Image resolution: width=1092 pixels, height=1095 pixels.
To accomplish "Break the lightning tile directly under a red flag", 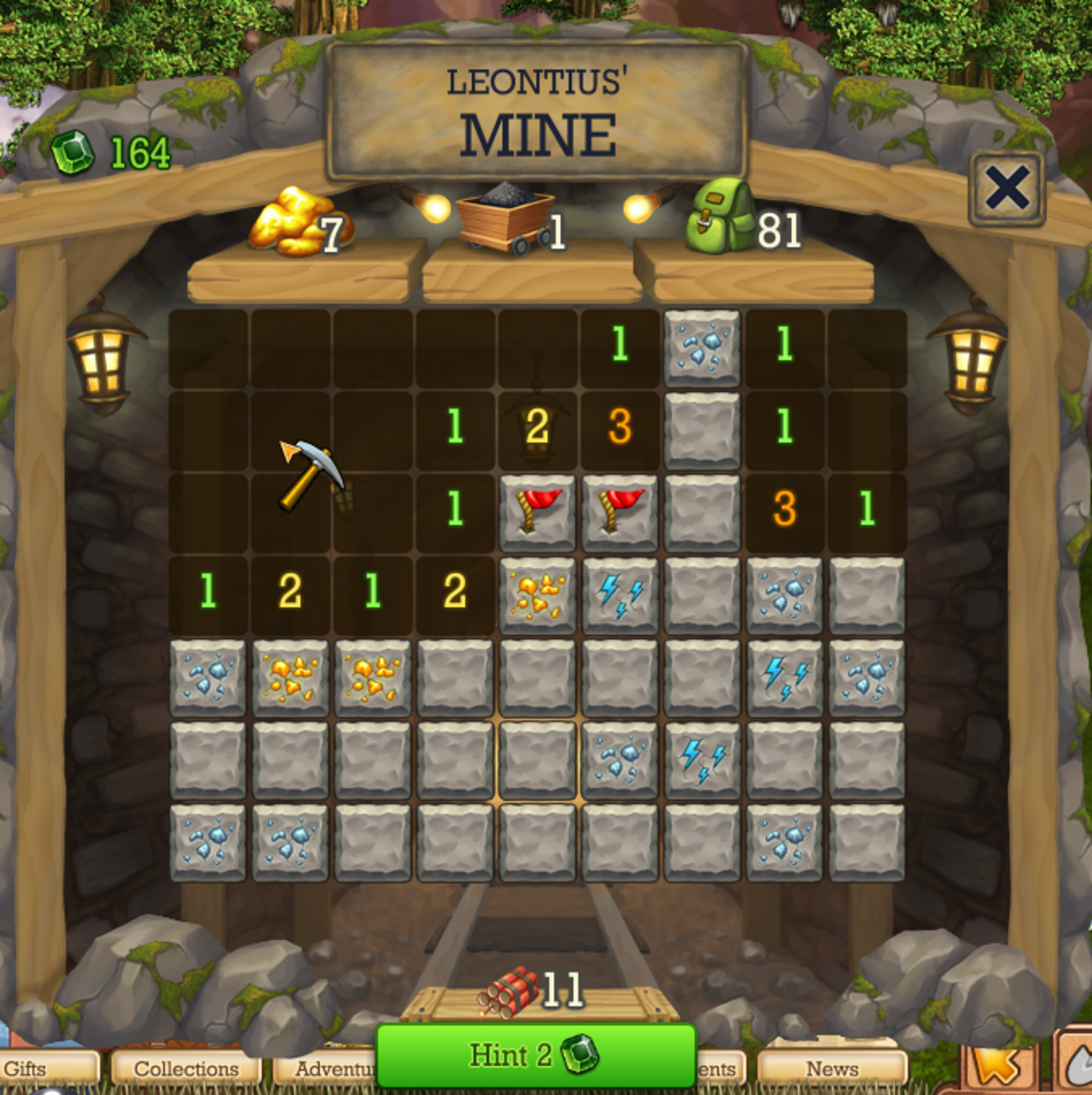I will (x=619, y=595).
